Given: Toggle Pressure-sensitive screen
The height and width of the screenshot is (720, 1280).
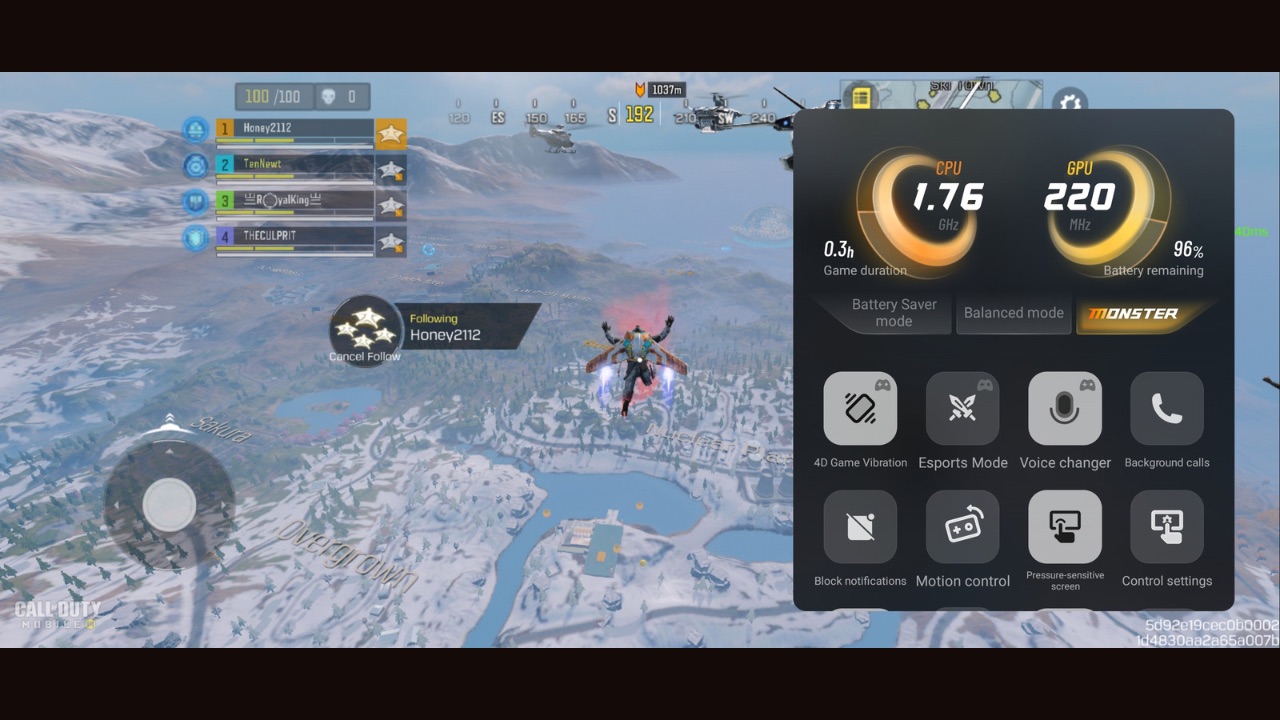Looking at the screenshot, I should tap(1065, 527).
